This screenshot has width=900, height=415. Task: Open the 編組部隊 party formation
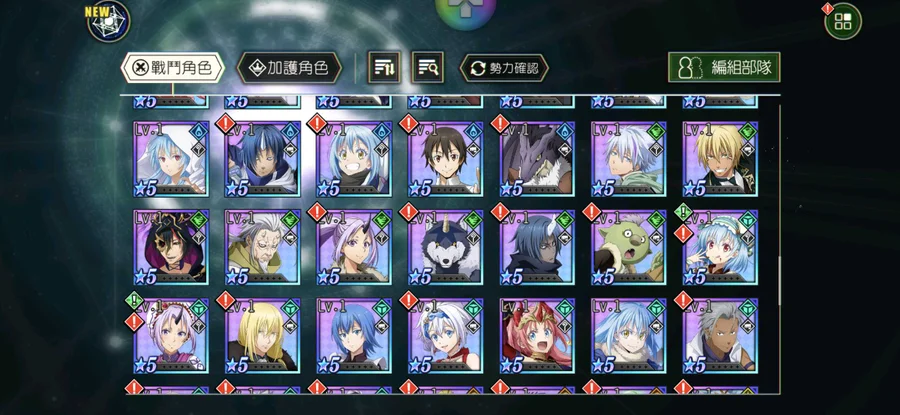pos(724,68)
